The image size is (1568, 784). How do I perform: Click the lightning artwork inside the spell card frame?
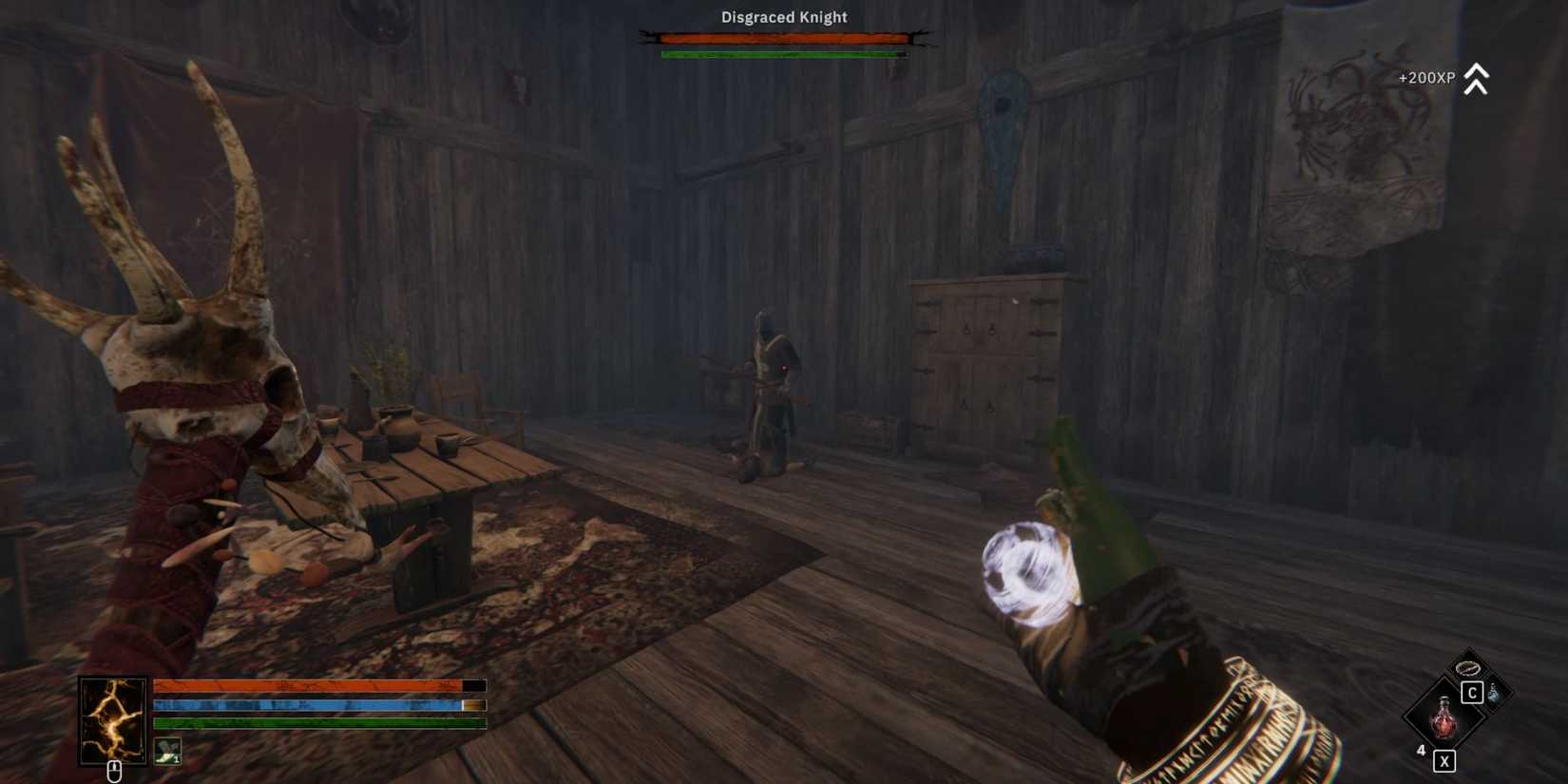[x=112, y=717]
